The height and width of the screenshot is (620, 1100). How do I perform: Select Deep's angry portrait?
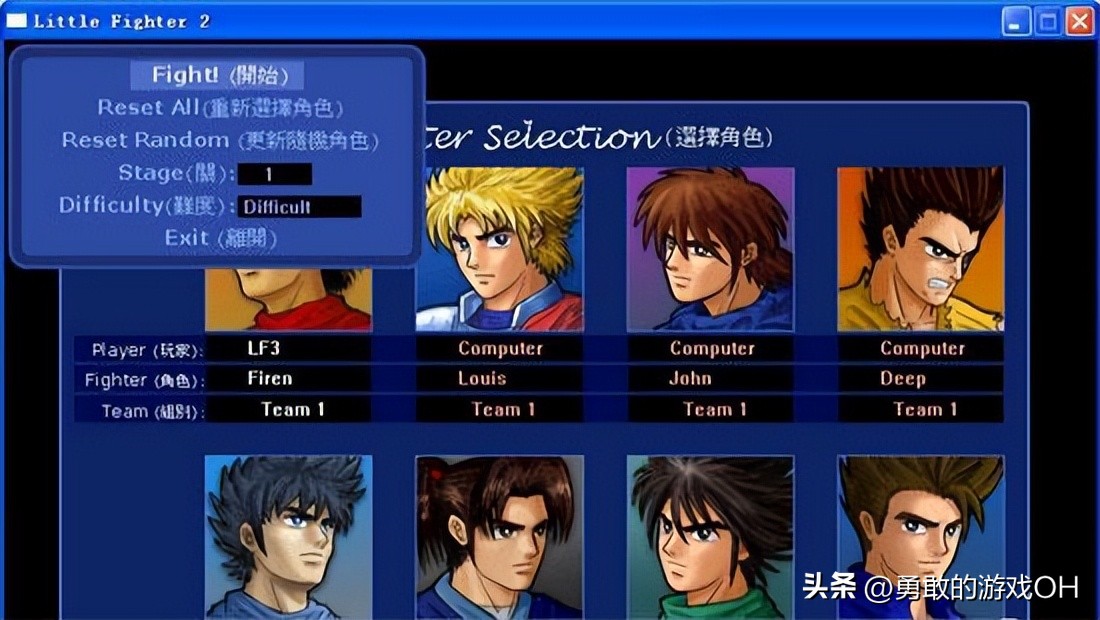[920, 248]
